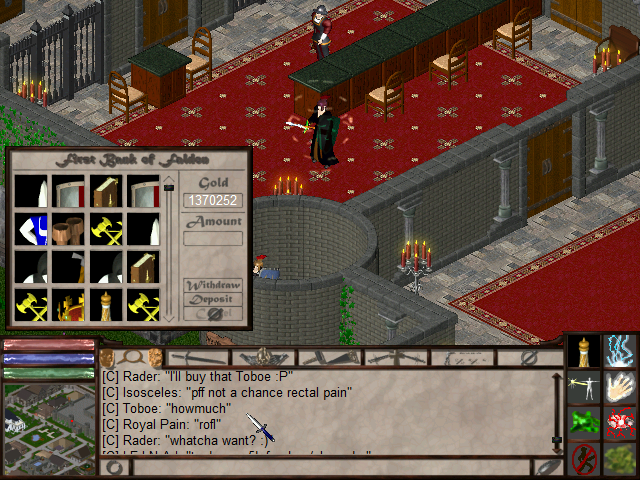Use the white hand action icon
Viewport: 640px width, 480px height.
pyautogui.click(x=621, y=387)
